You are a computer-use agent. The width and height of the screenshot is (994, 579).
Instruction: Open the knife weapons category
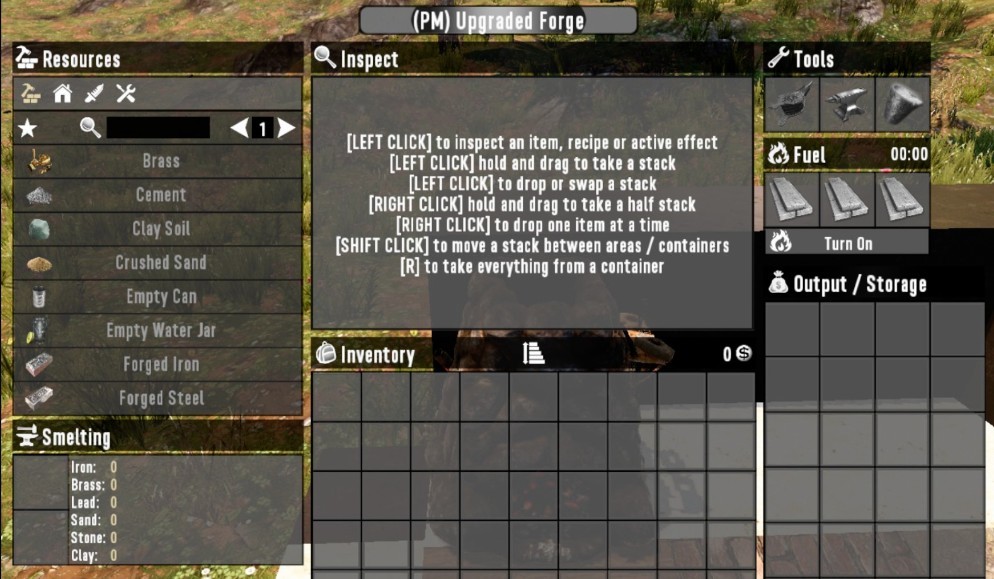point(94,94)
